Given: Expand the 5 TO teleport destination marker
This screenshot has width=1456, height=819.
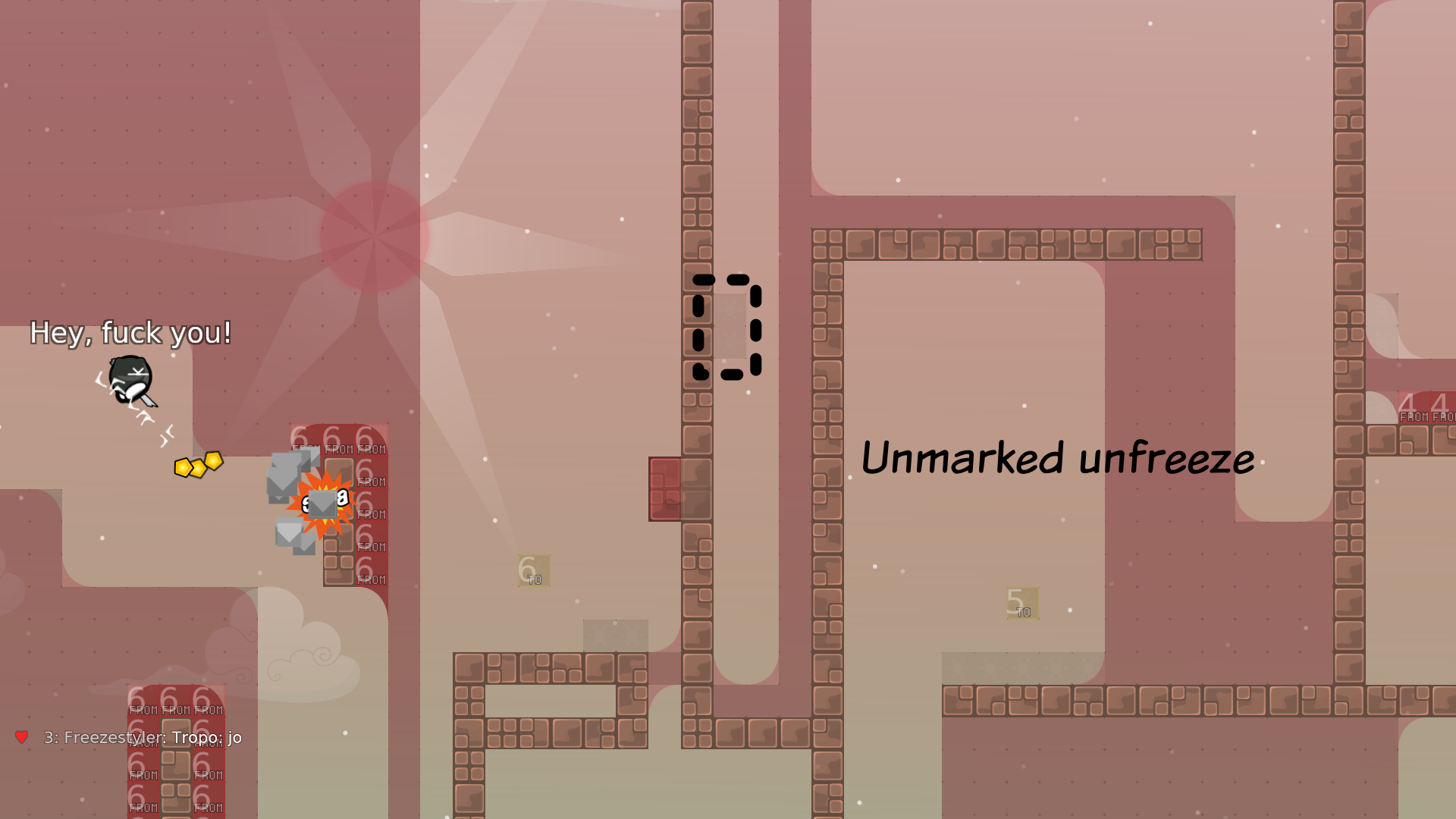Looking at the screenshot, I should click(x=1022, y=601).
